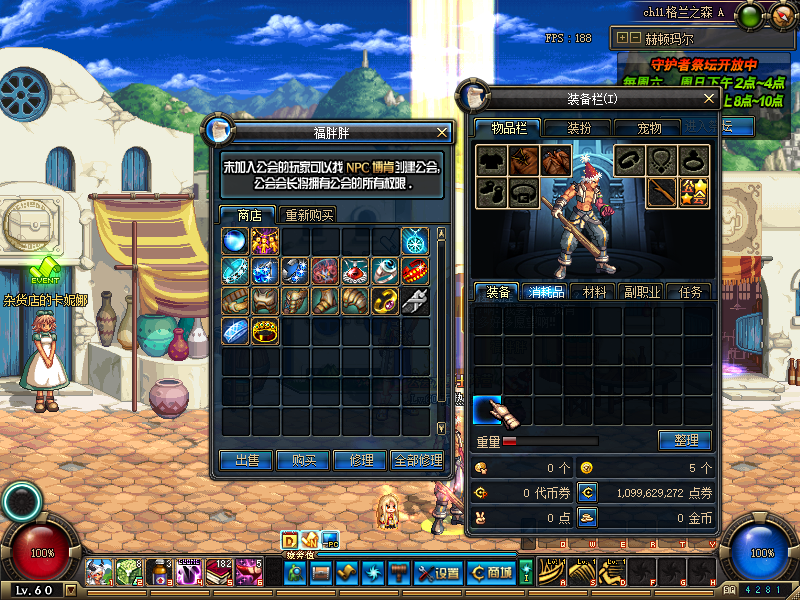Open the 材料 materials tab
800x600 pixels.
tap(595, 292)
